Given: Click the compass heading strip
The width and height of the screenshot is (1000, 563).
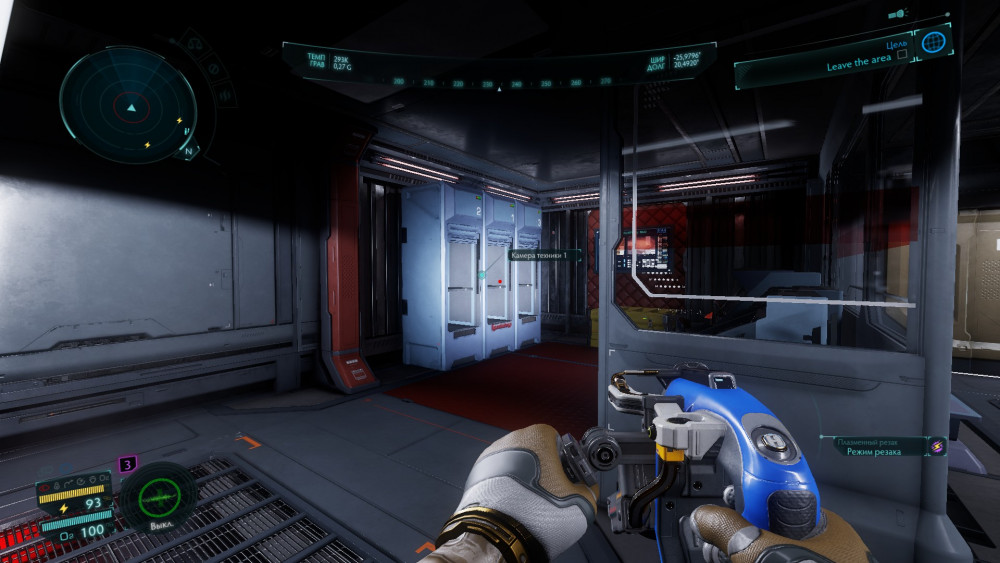Looking at the screenshot, I should pyautogui.click(x=498, y=83).
